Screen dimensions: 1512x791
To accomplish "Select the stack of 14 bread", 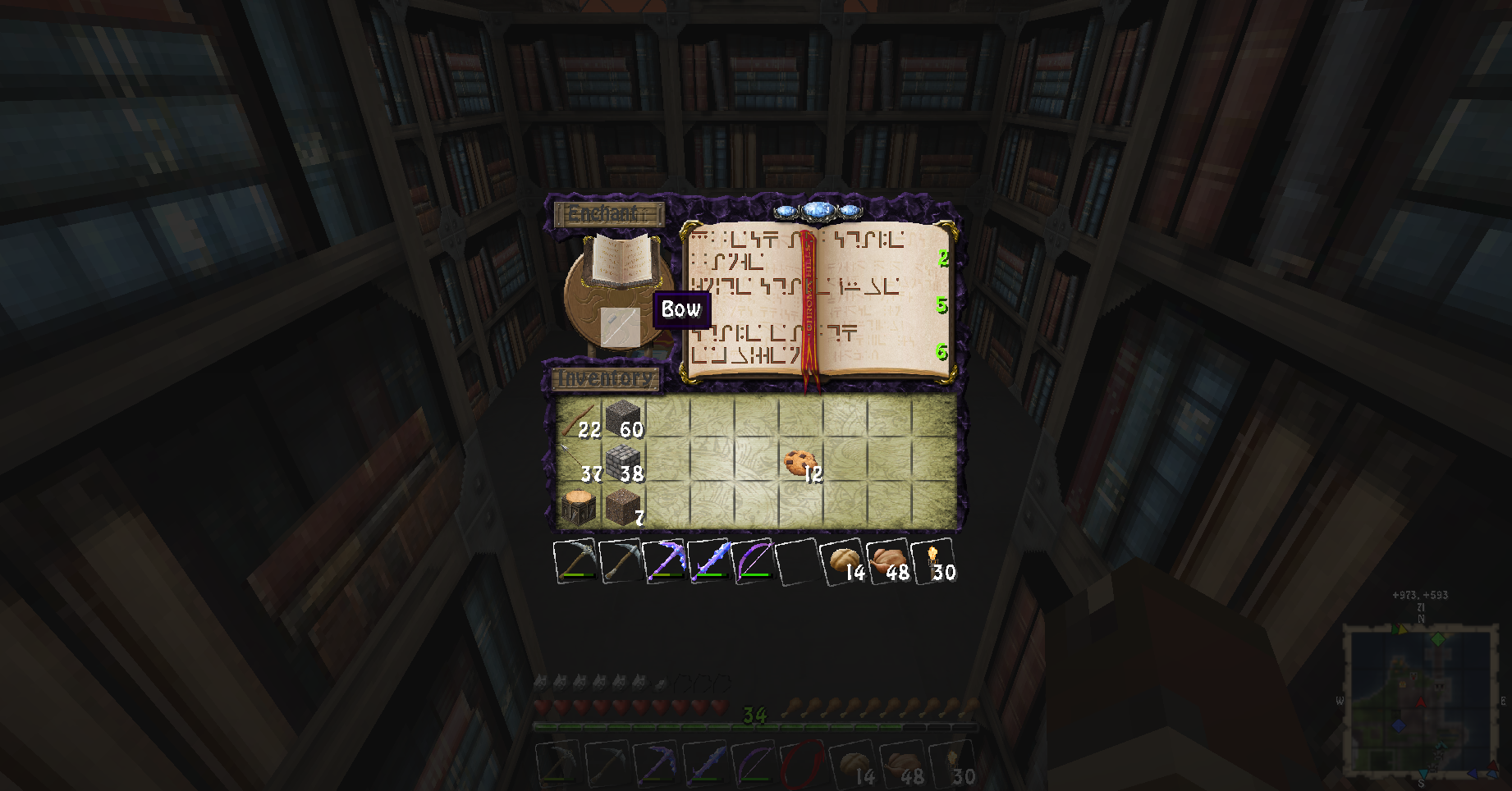I will click(x=843, y=561).
